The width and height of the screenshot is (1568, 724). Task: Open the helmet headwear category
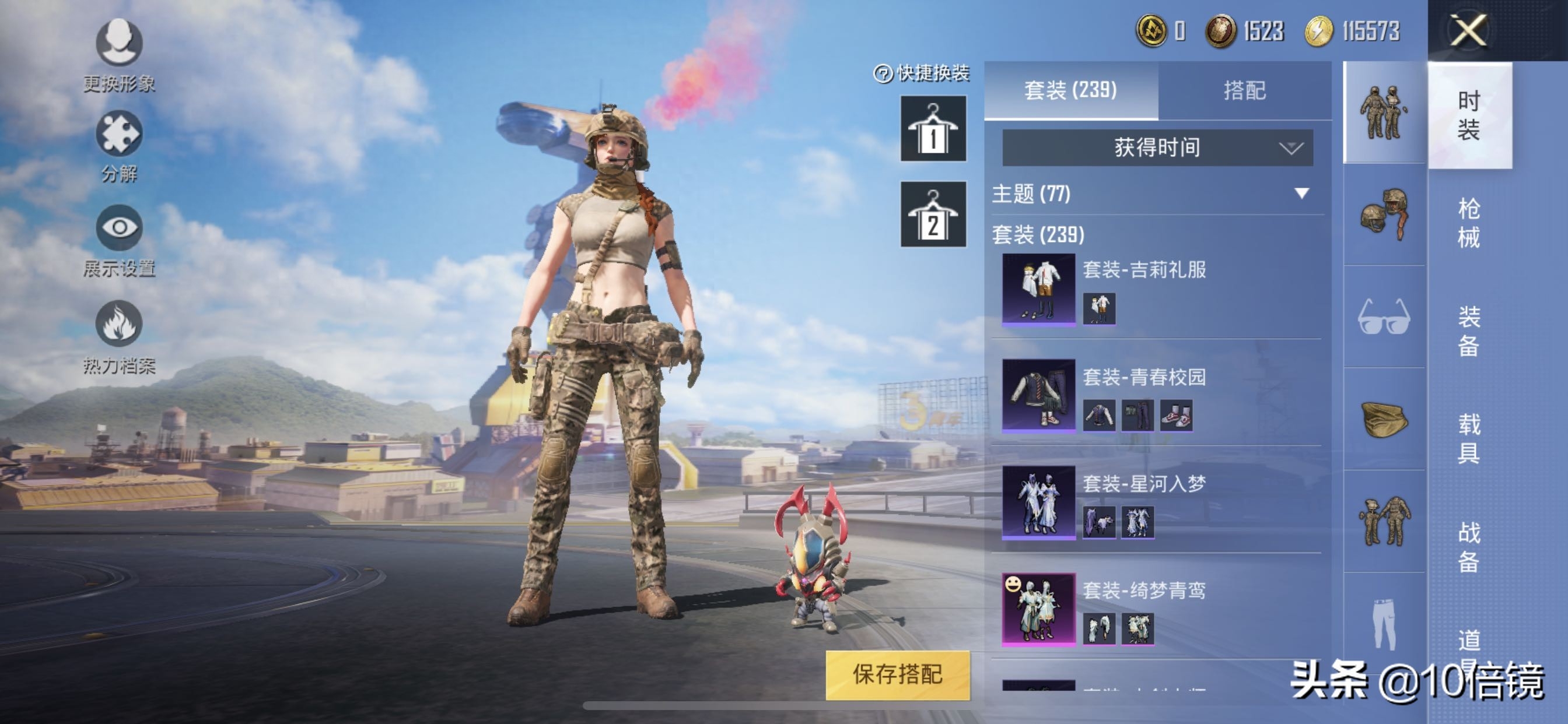click(x=1384, y=214)
